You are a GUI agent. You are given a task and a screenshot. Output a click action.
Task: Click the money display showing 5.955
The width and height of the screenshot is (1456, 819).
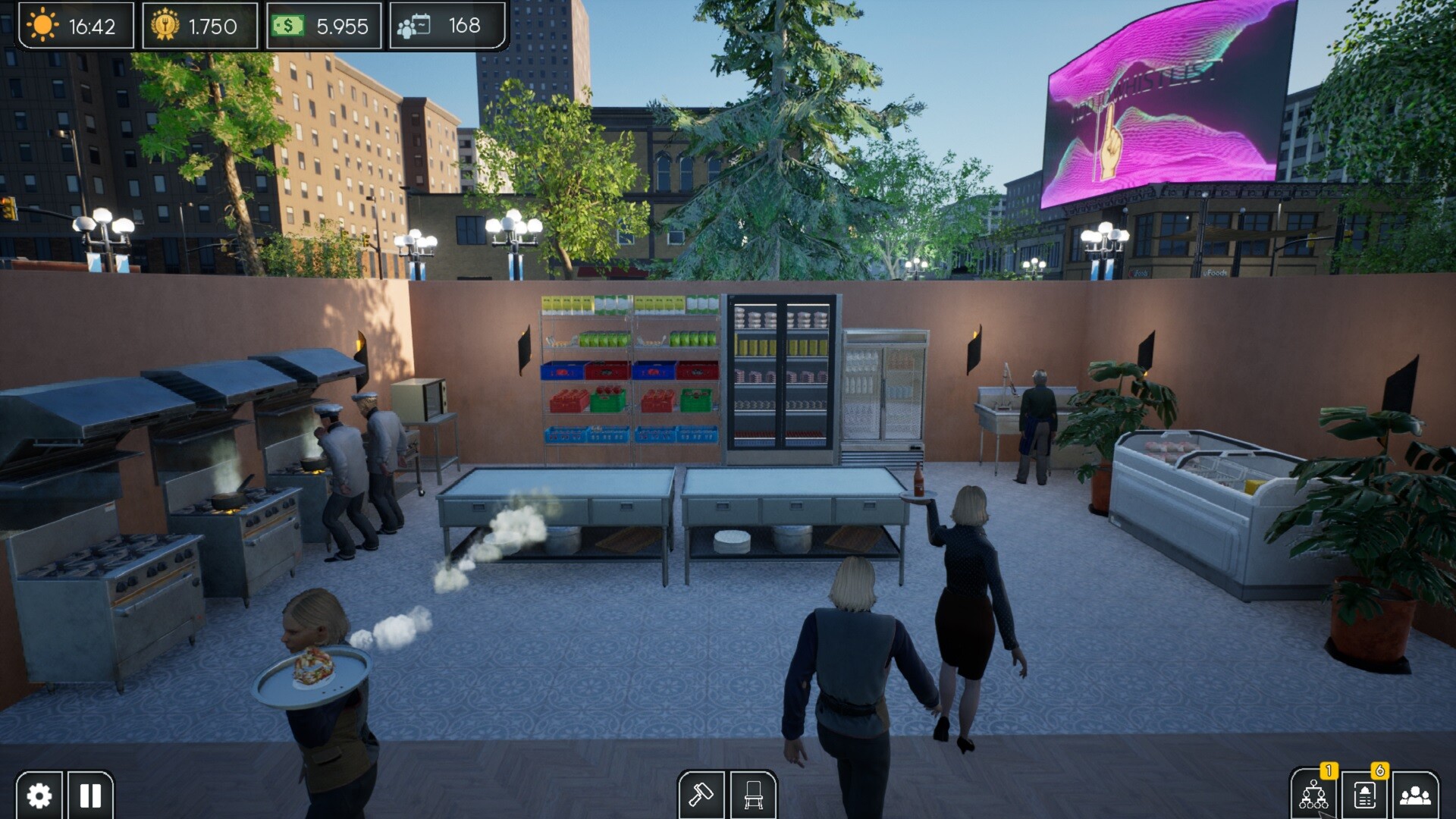(x=324, y=27)
